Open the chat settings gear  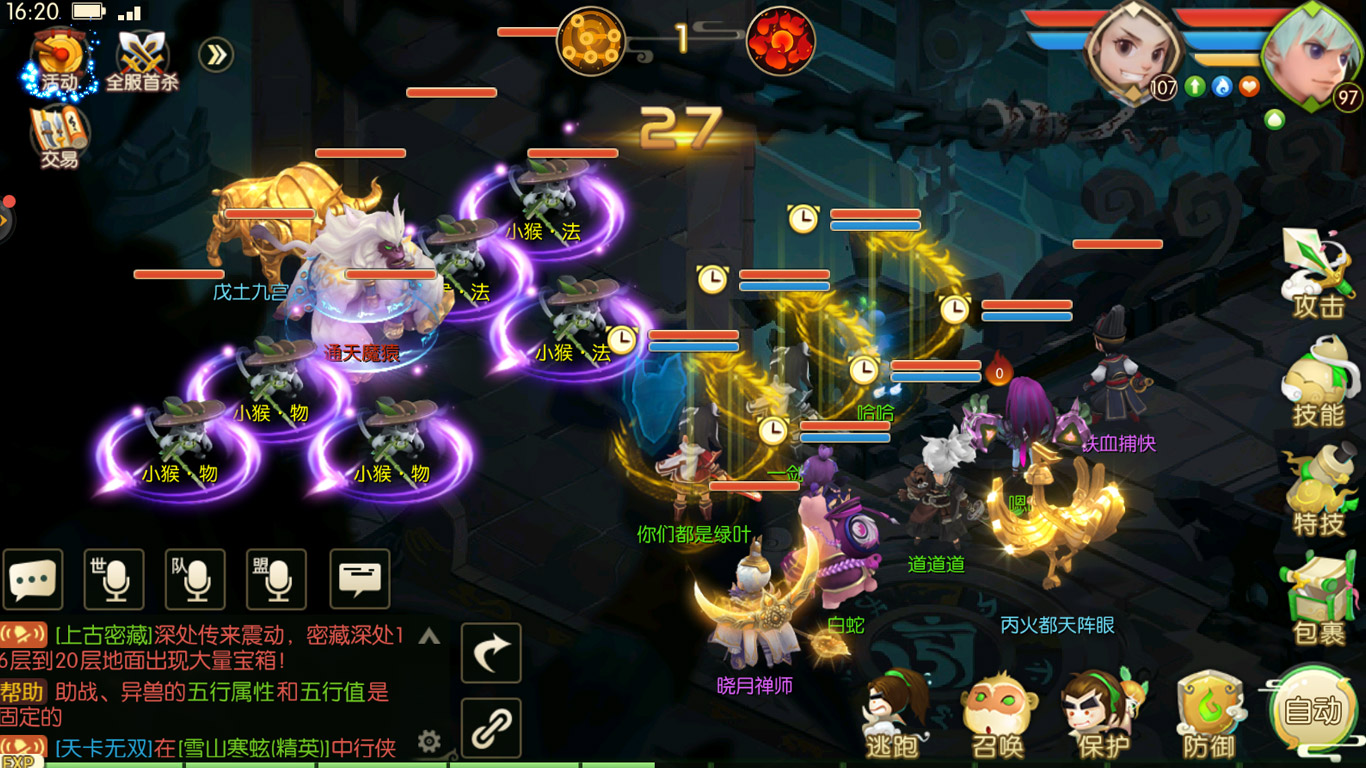click(x=429, y=741)
